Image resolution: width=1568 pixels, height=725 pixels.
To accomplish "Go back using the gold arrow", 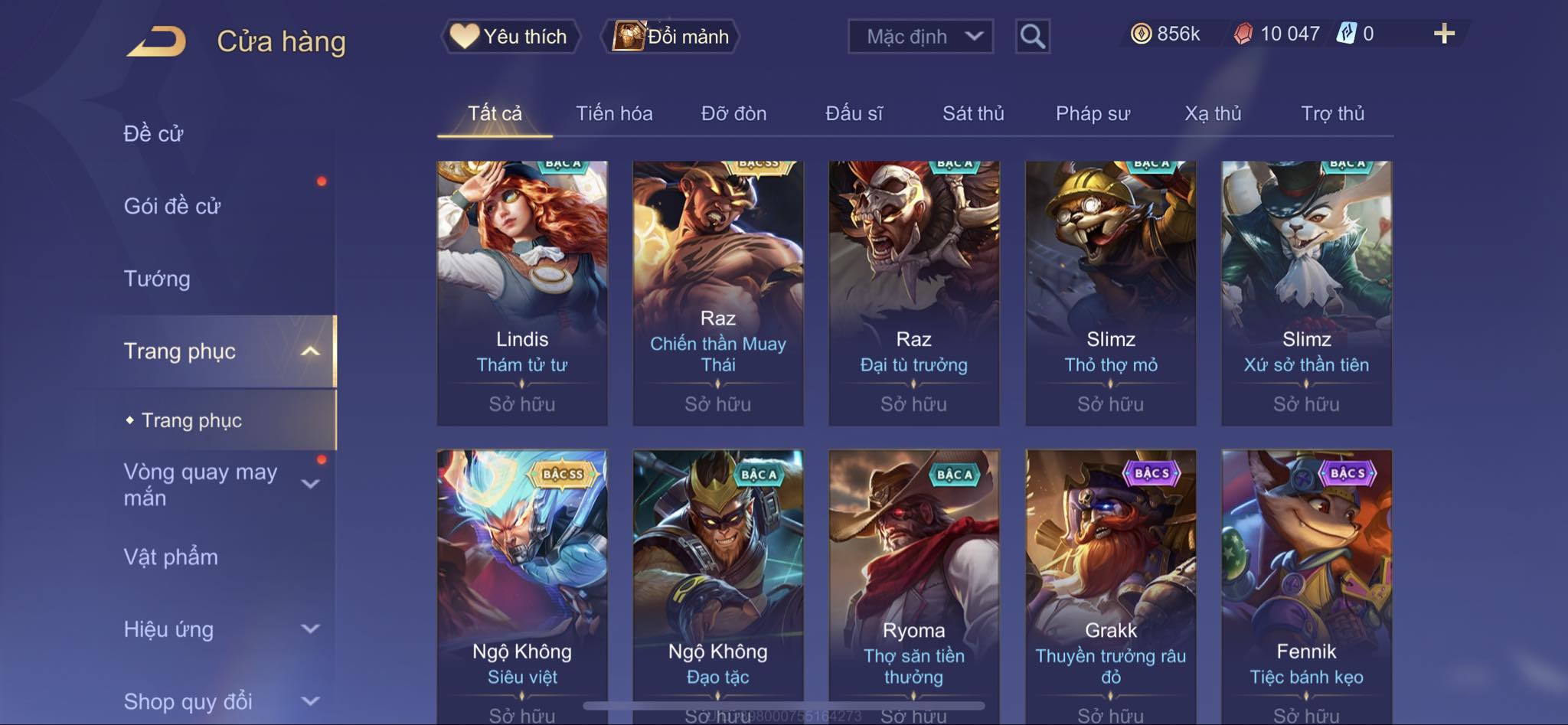I will (x=157, y=41).
